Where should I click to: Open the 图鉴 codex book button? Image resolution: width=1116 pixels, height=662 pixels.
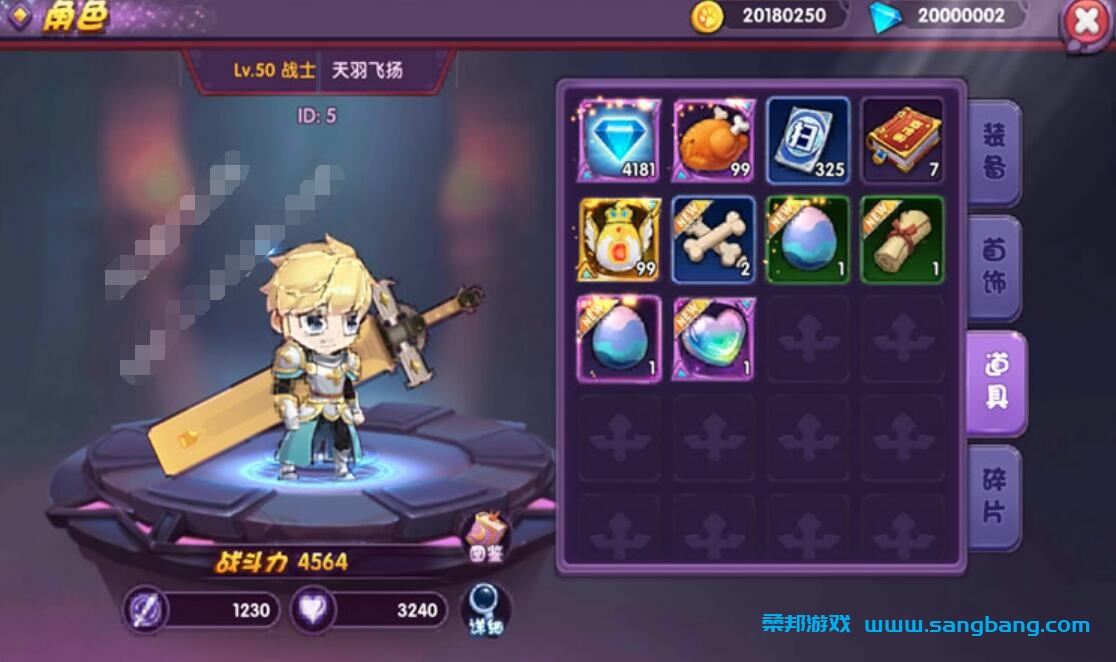click(486, 538)
